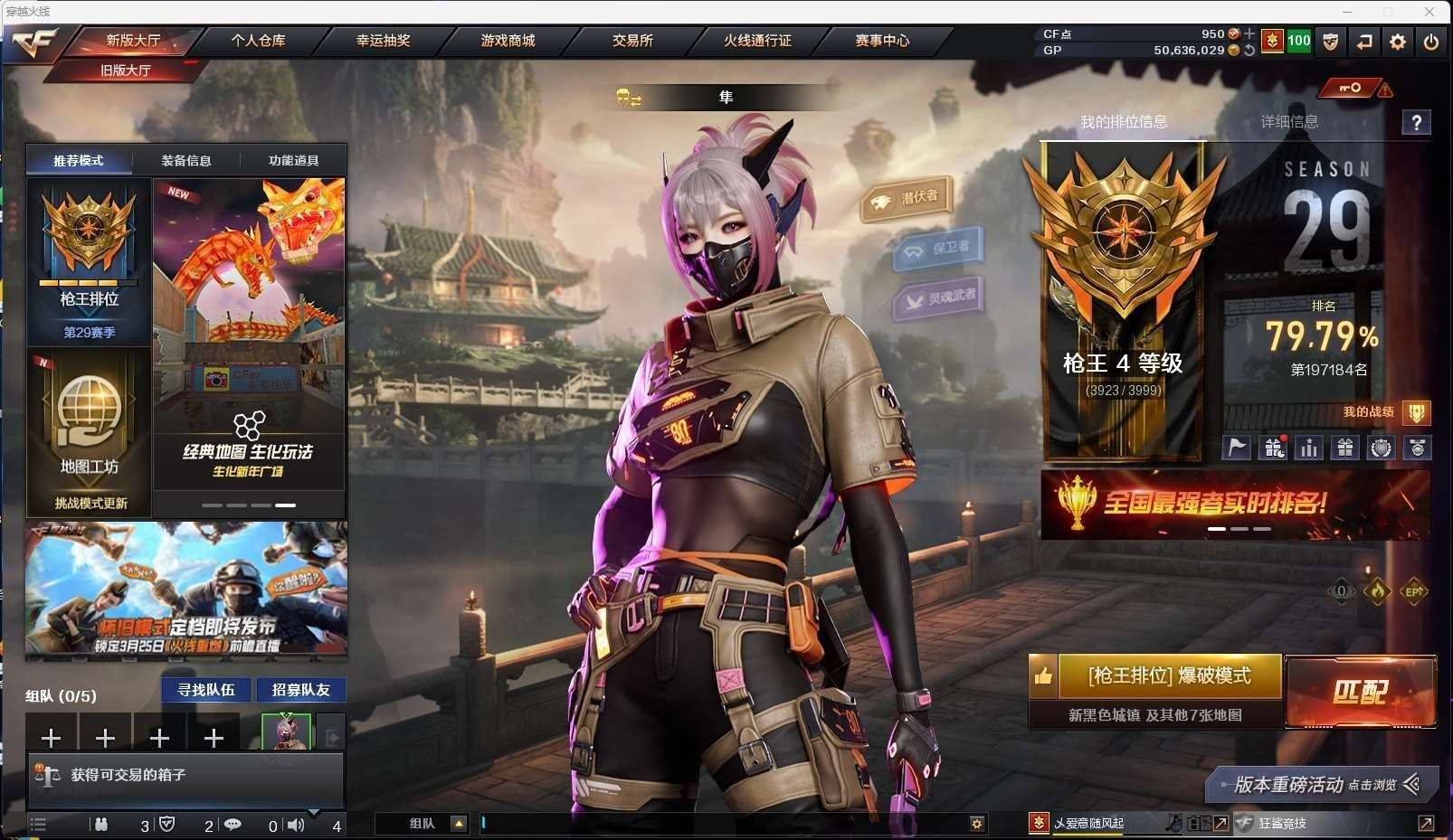
Task: Open the 个人仓库 menu
Action: pyautogui.click(x=258, y=41)
